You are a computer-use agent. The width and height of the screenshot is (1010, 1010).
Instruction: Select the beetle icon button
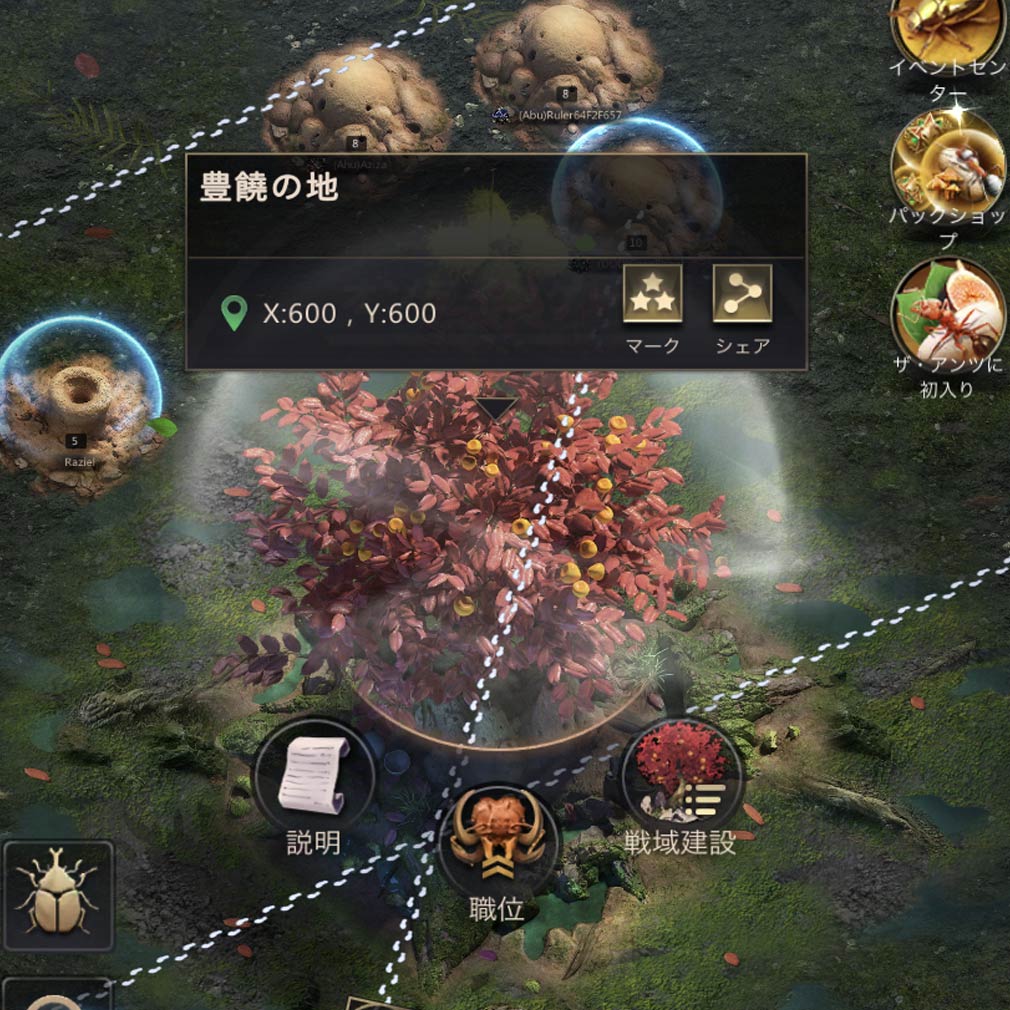point(58,895)
